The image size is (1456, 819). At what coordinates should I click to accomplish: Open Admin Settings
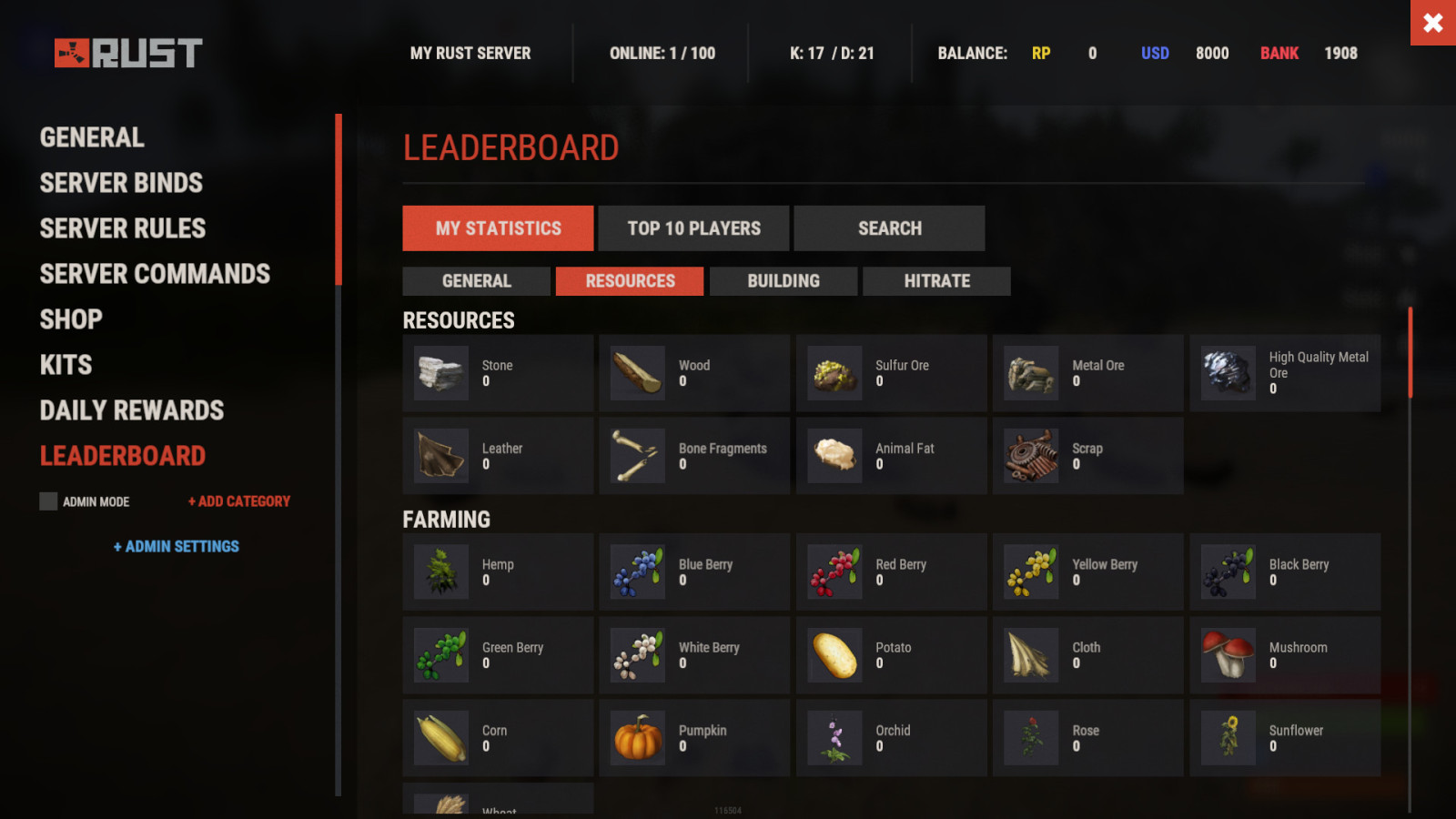(x=177, y=546)
